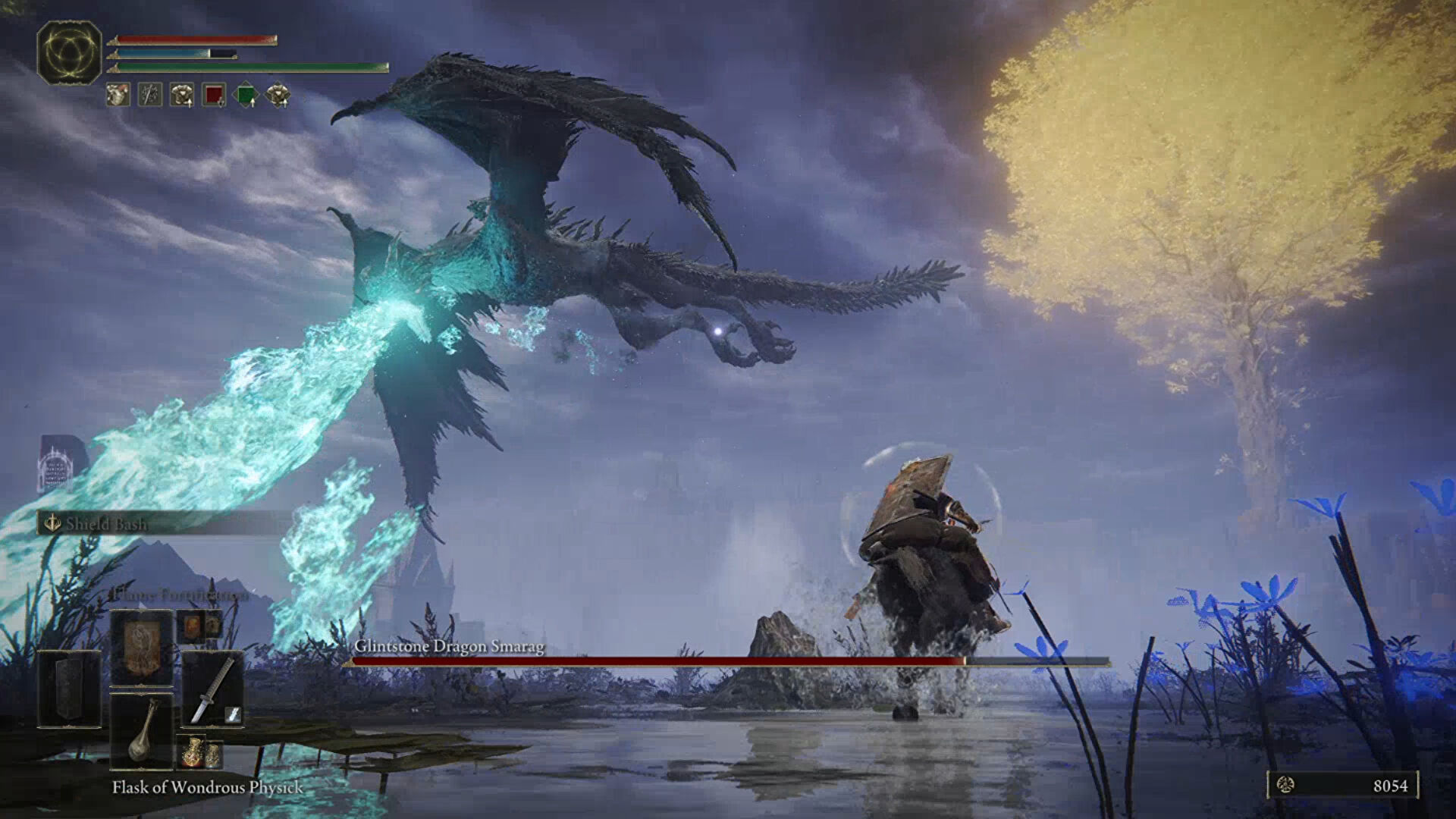
Task: Select the left-hand greatshield slot
Action: pos(69,689)
